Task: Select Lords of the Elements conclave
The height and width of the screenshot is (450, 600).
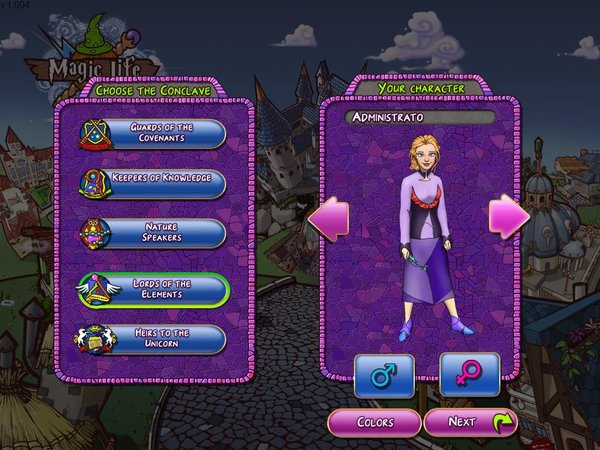Action: pyautogui.click(x=160, y=289)
